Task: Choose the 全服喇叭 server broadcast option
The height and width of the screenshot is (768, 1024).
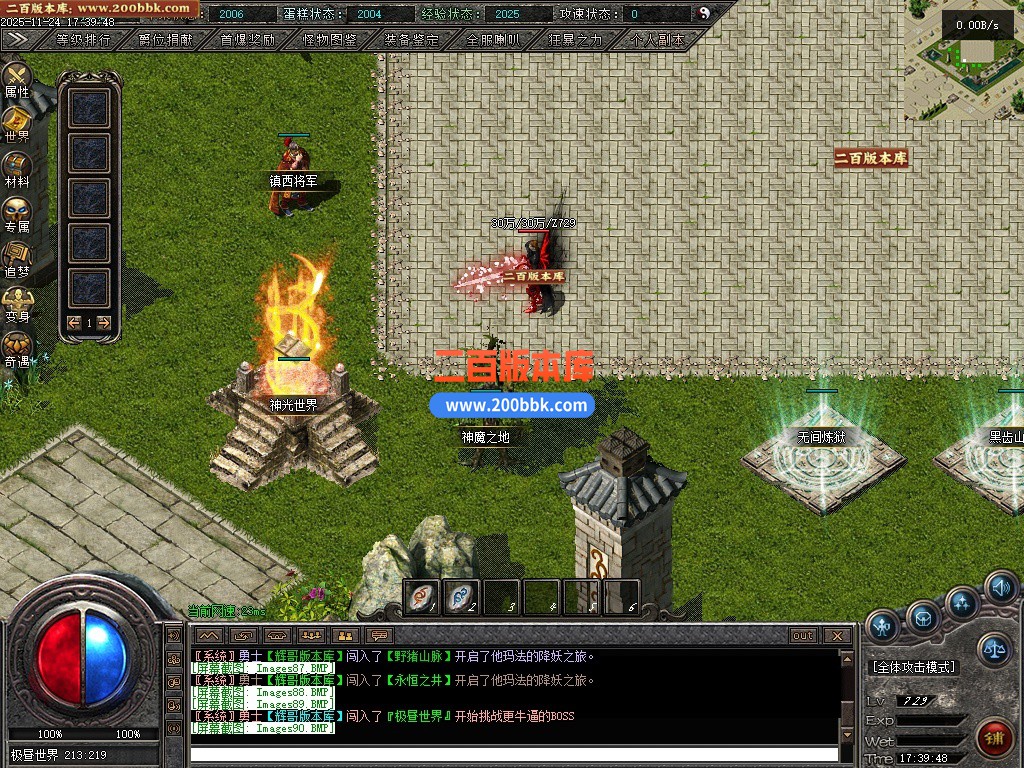Action: pos(493,41)
